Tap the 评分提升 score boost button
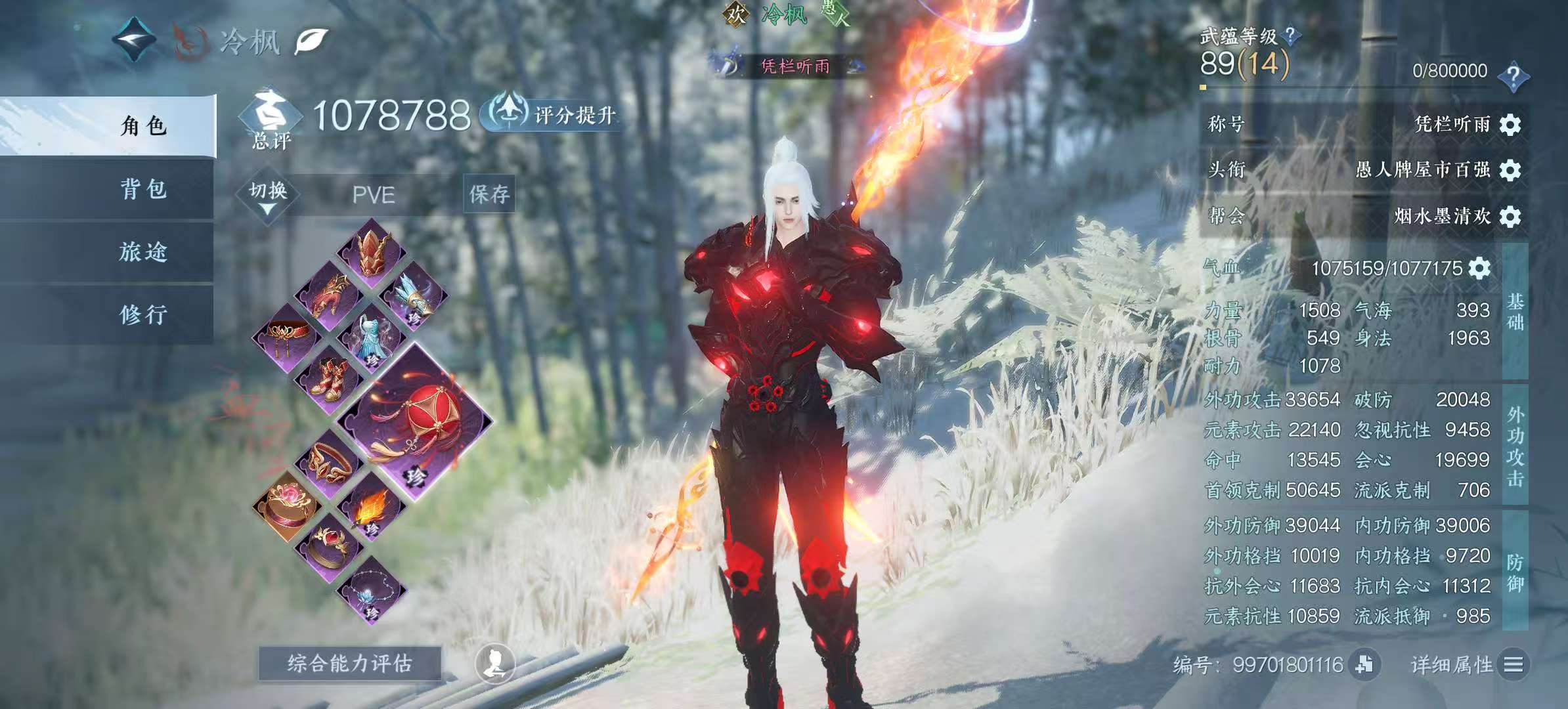 (x=553, y=115)
